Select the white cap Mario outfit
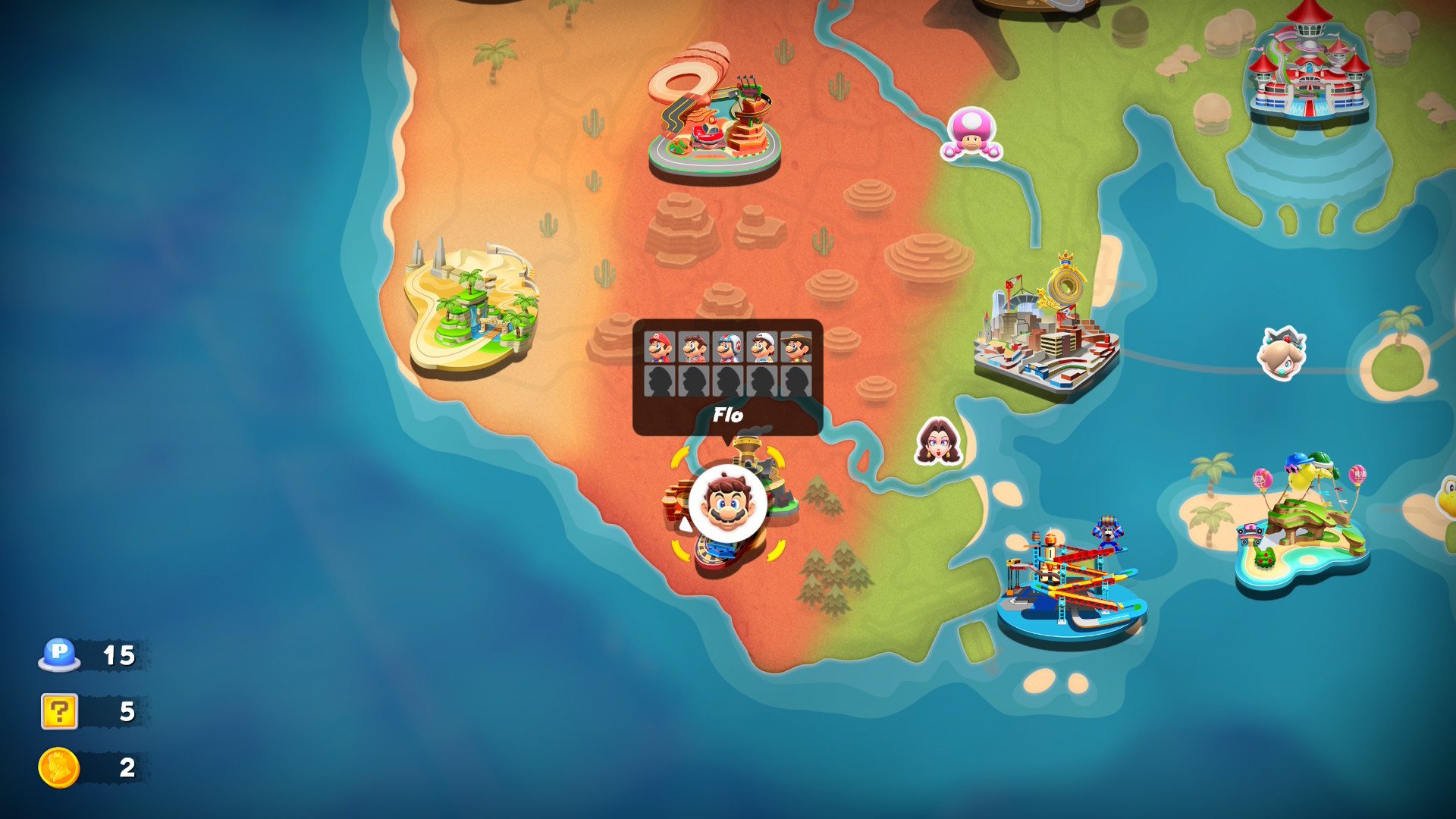 point(761,347)
